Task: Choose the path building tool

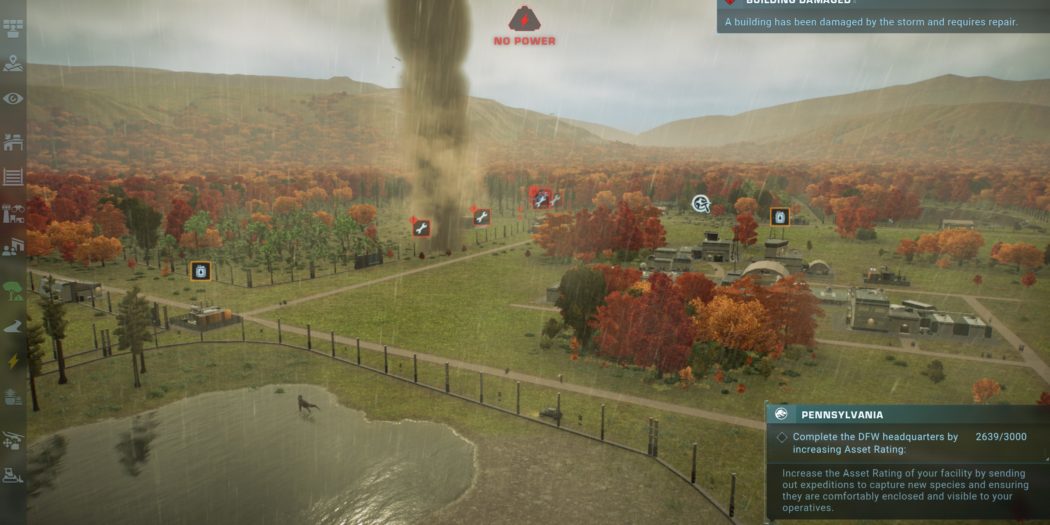Action: coord(13,326)
